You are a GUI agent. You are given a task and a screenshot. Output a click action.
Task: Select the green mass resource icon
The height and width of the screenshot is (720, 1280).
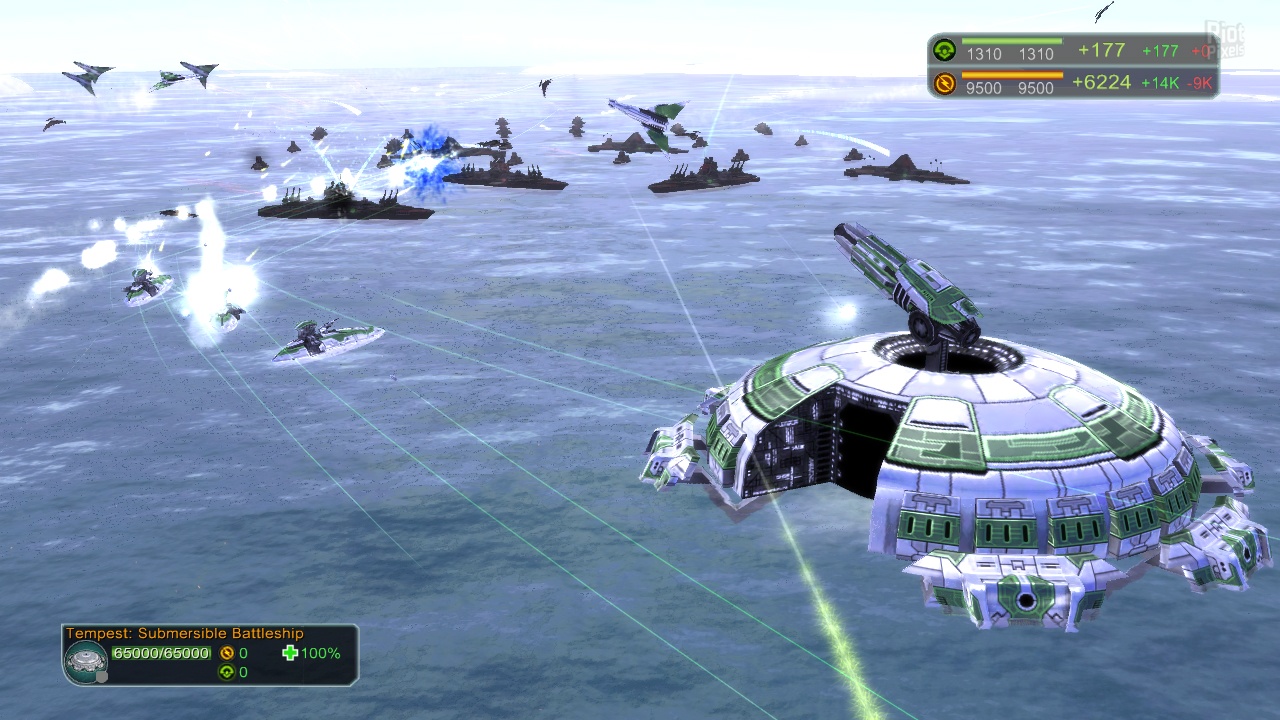click(x=943, y=51)
